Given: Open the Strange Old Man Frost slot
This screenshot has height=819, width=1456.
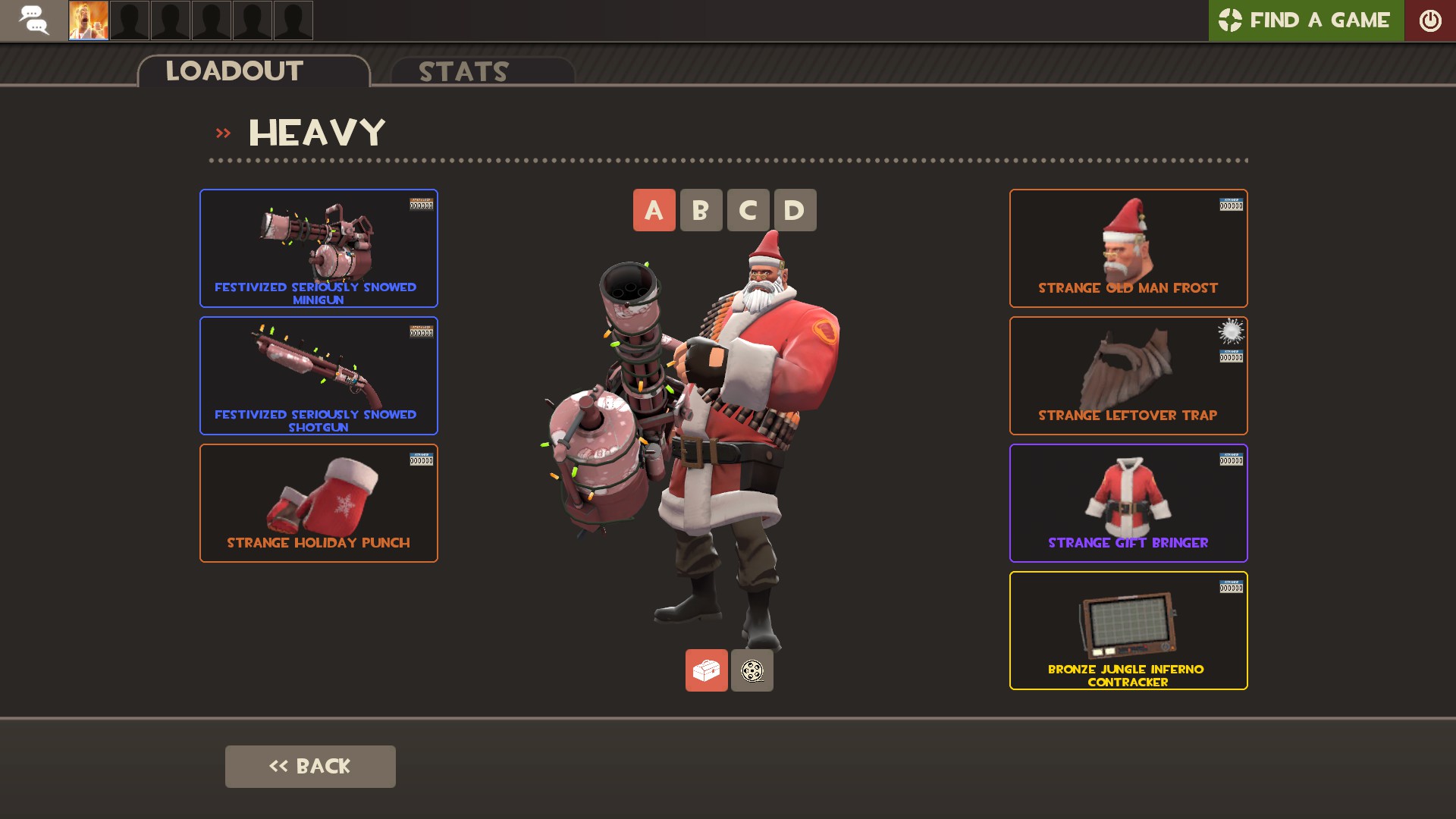Looking at the screenshot, I should pos(1128,248).
